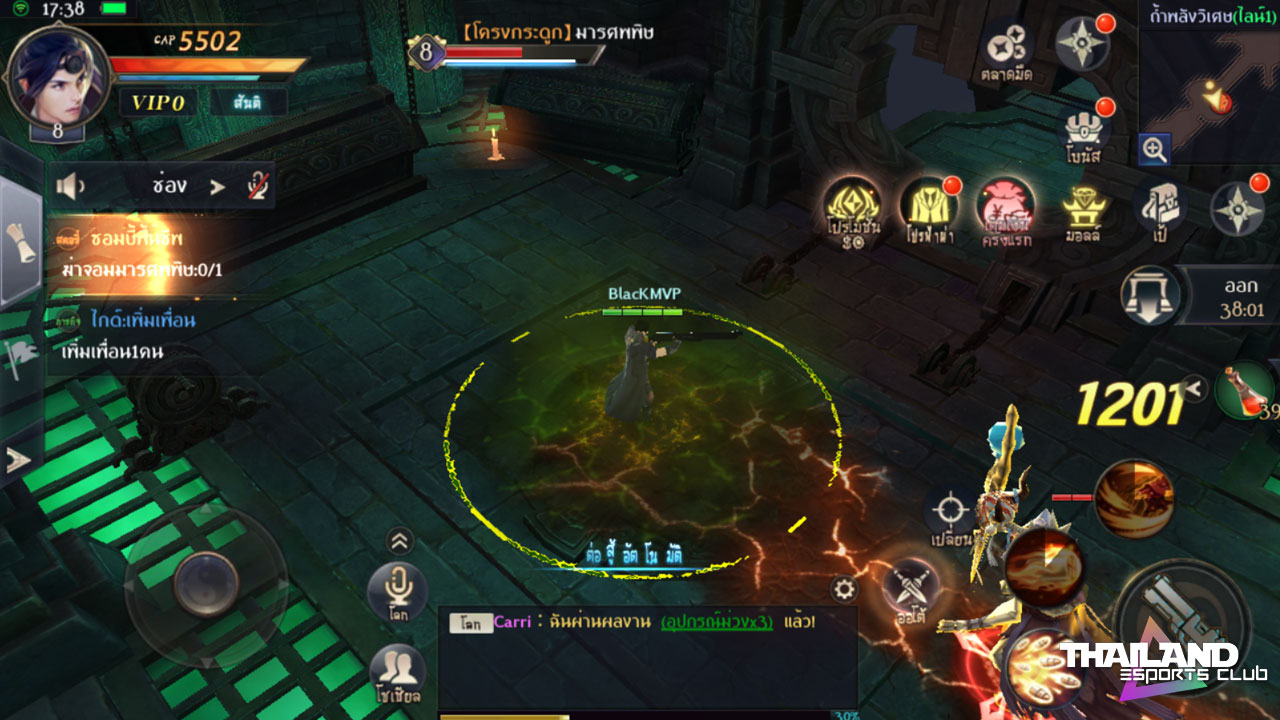Open the VIP0 panel
1280x720 pixels.
pos(158,102)
